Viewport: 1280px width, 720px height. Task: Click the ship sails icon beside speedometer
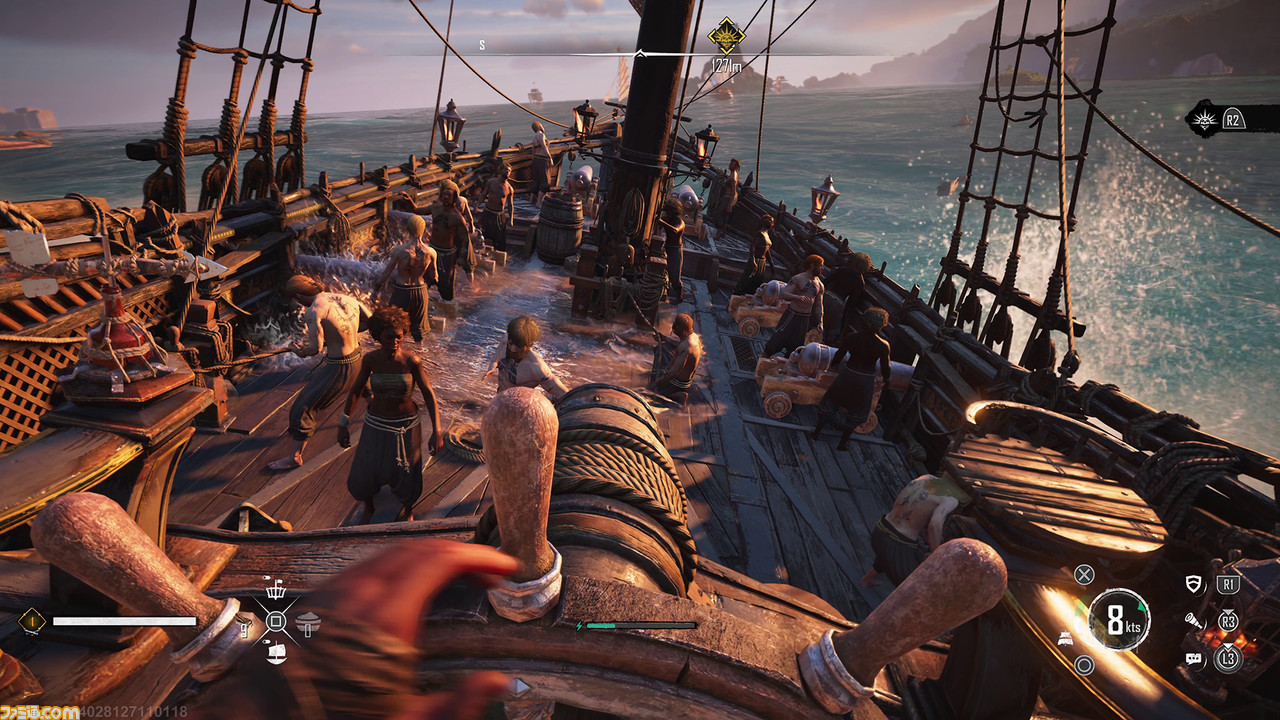(x=1067, y=639)
